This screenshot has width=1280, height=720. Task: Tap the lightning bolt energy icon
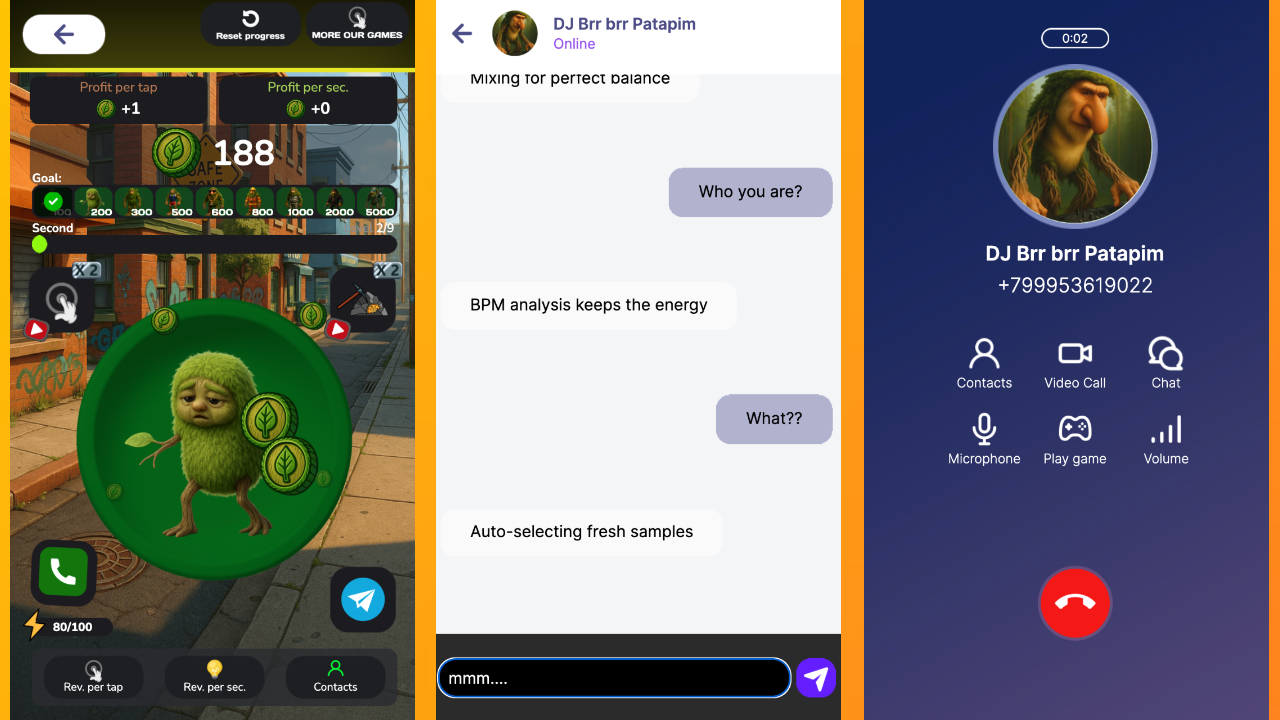(32, 626)
